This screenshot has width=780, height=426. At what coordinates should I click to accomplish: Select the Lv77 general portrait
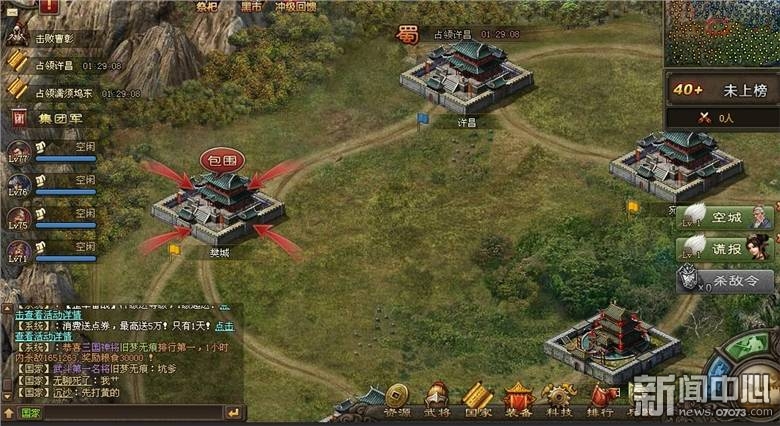18,154
